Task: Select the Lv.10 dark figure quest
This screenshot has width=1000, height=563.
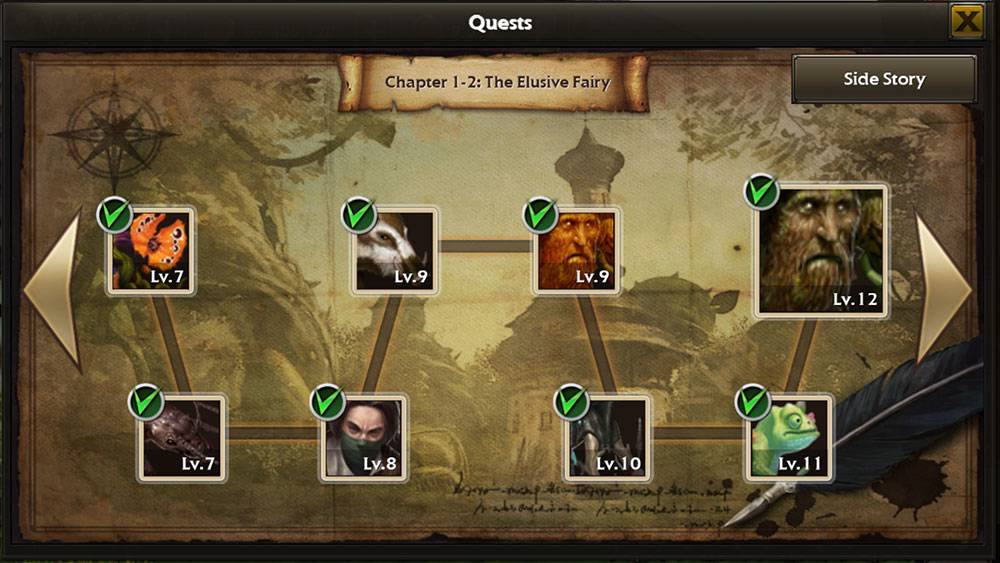Action: (x=607, y=438)
